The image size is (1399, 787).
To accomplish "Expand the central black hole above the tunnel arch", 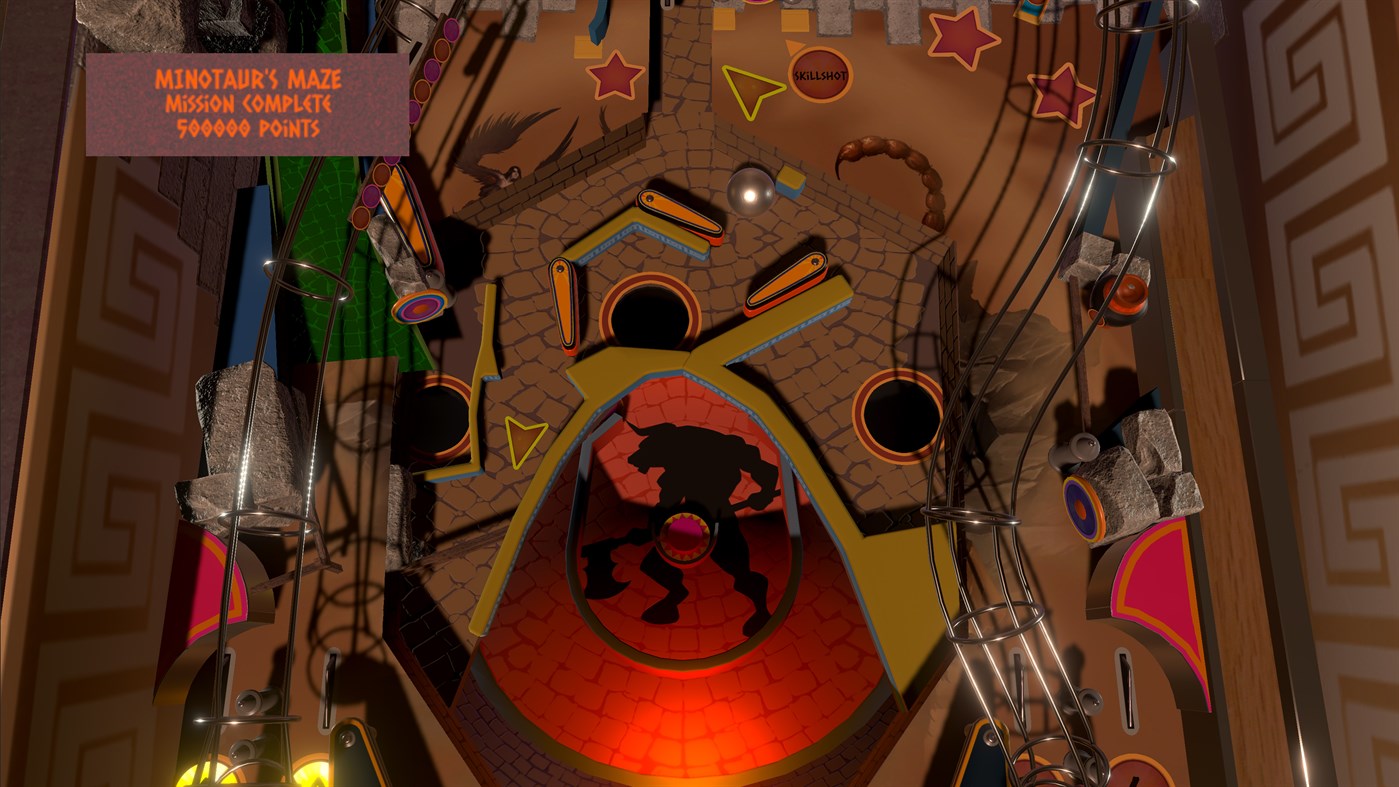I will coord(650,312).
